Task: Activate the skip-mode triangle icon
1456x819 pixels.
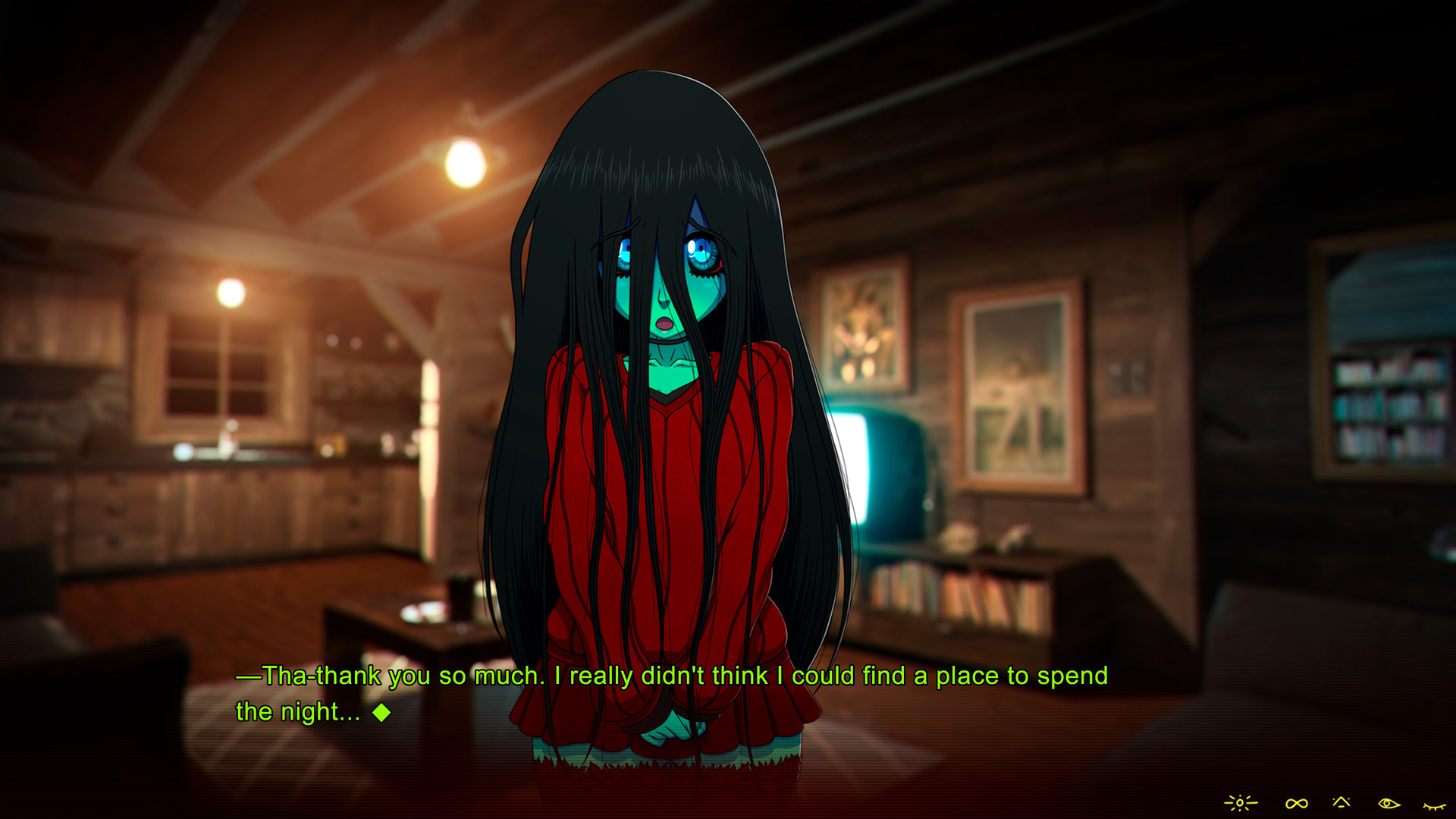Action: coord(1341,802)
